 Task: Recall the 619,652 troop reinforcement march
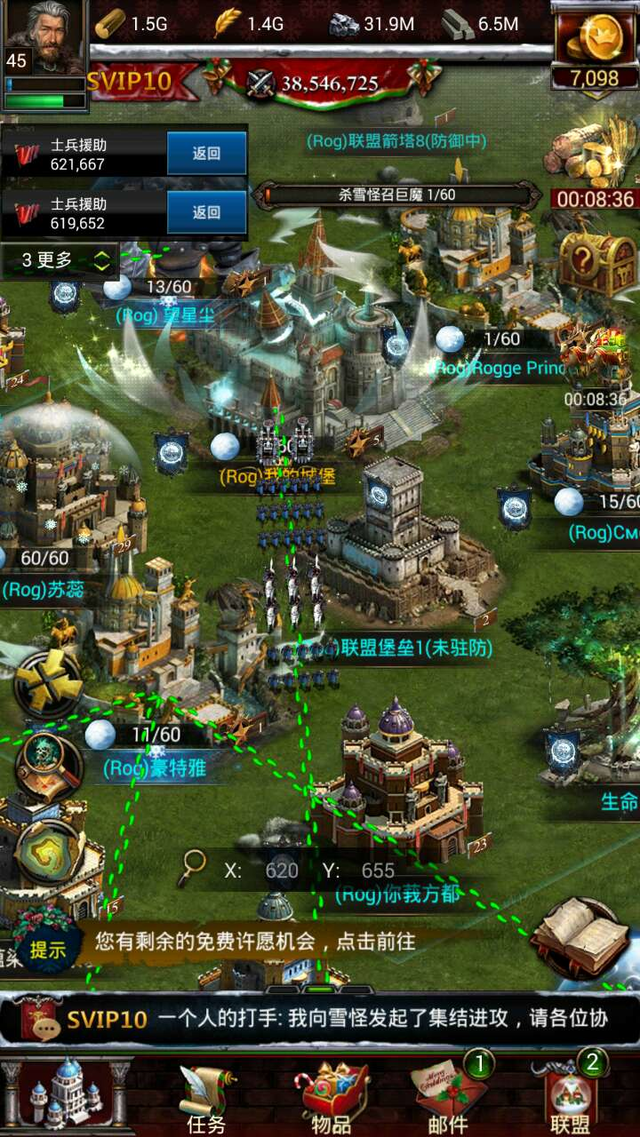coord(206,213)
